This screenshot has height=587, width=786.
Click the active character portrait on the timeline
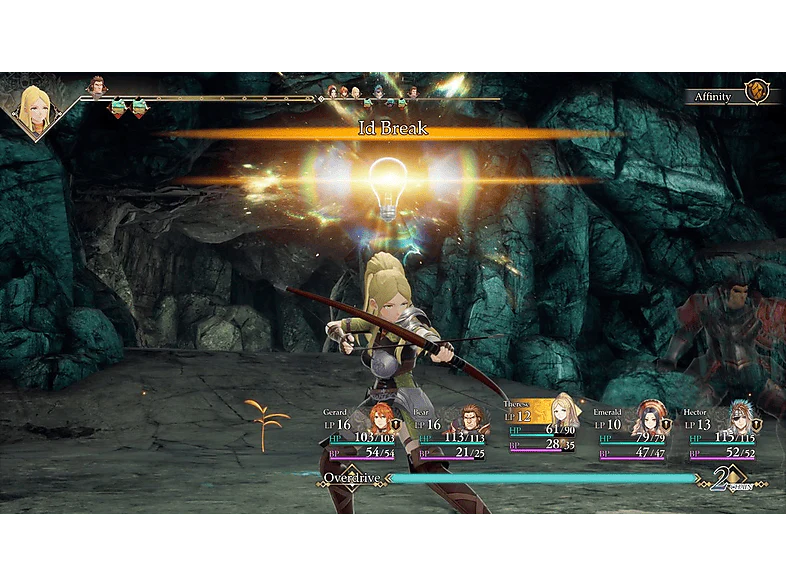(x=35, y=108)
